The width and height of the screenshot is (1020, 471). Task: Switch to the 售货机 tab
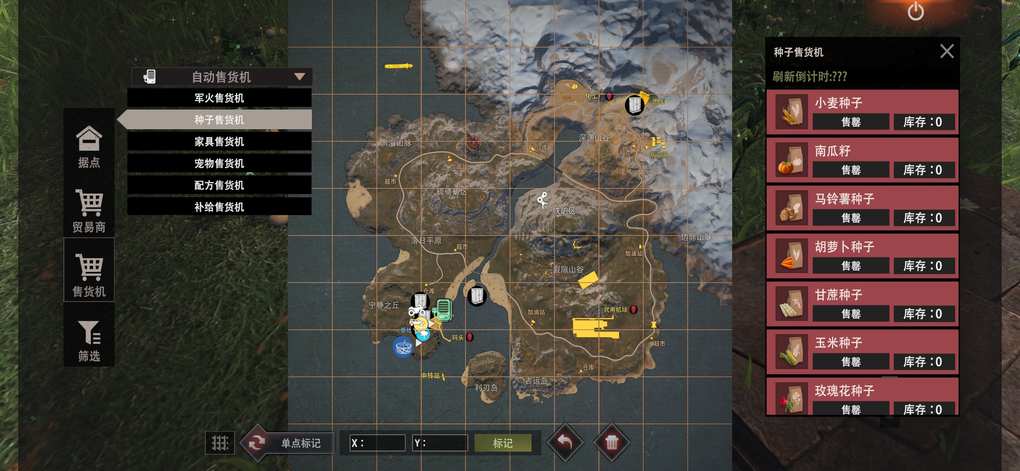pos(89,274)
